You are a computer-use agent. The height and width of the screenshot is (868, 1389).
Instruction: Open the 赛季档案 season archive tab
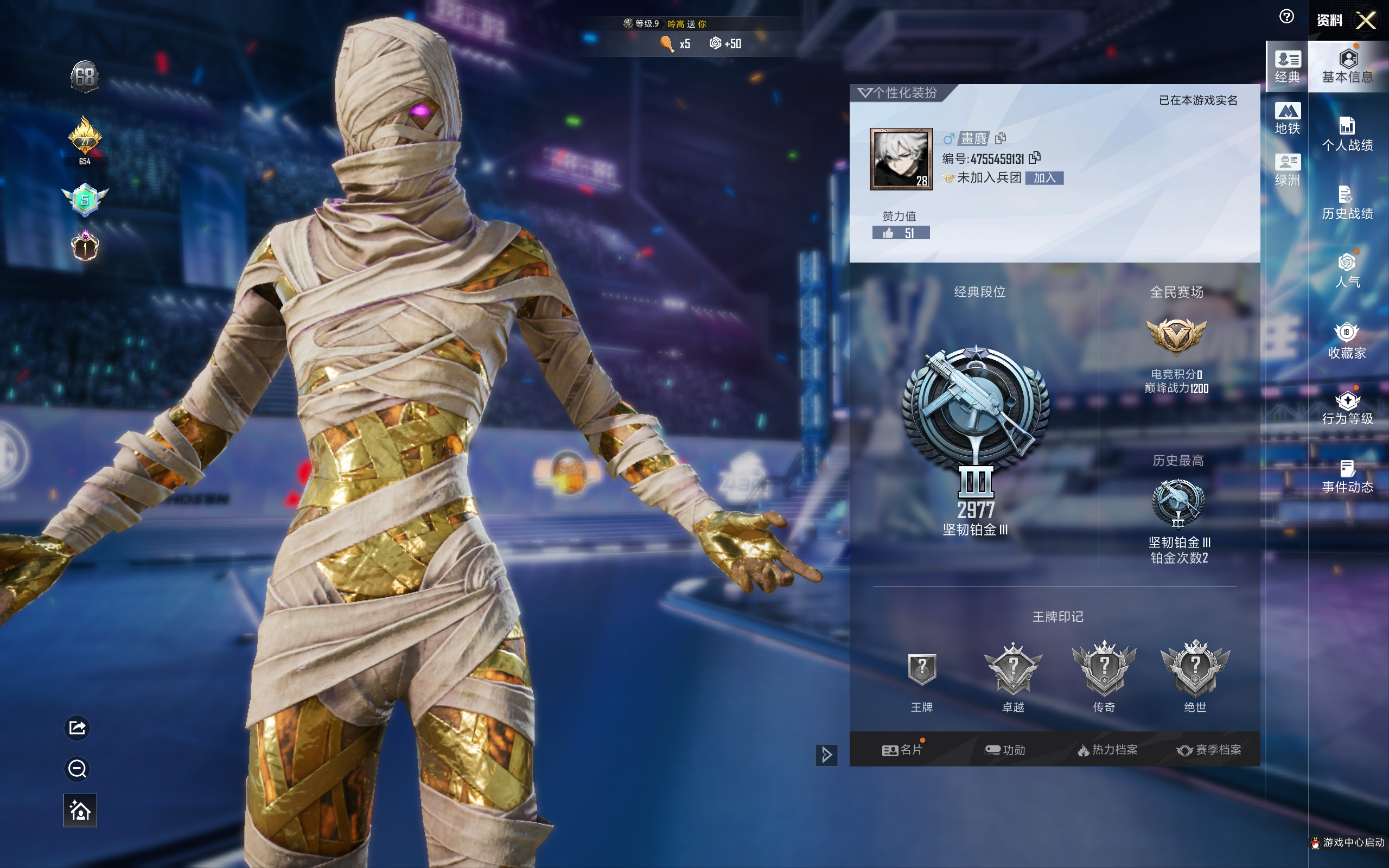(1209, 750)
